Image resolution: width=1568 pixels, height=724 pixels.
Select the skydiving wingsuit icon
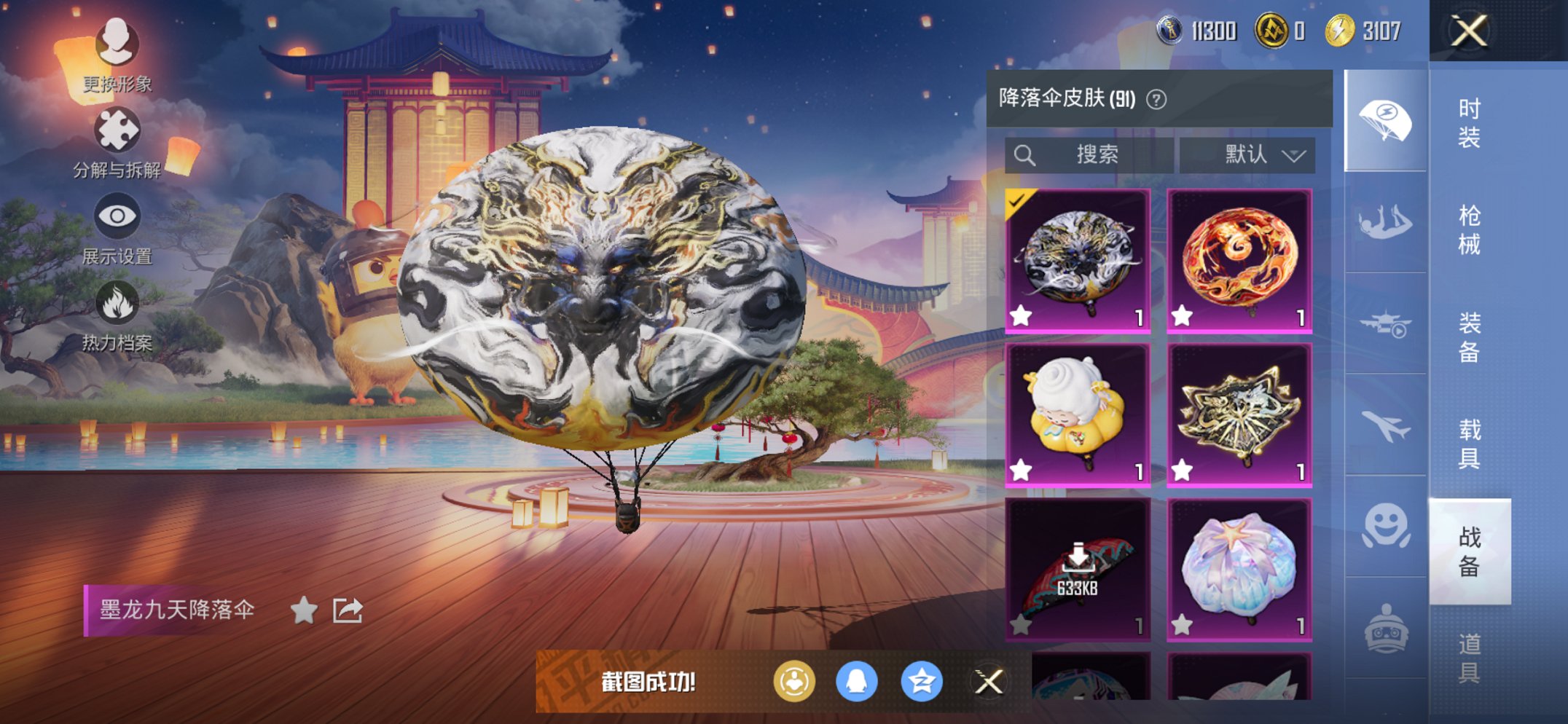point(1387,222)
